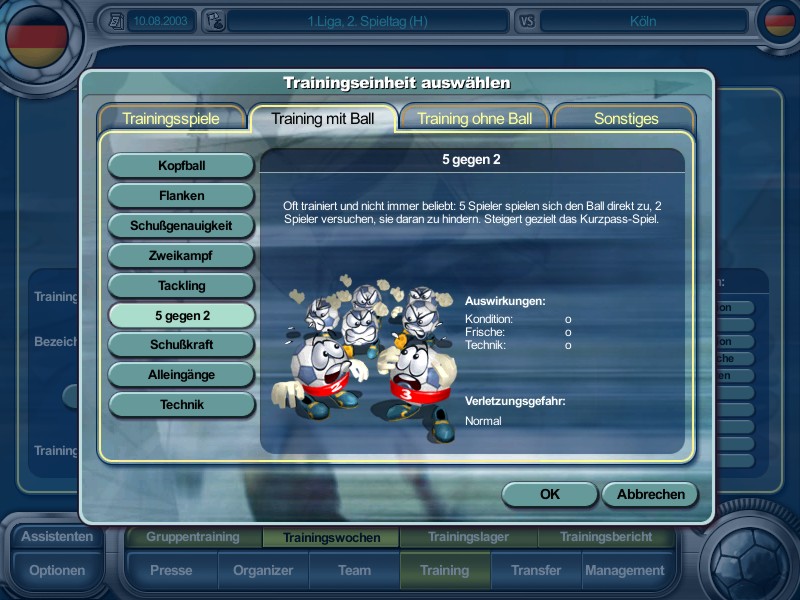The width and height of the screenshot is (800, 600).
Task: Select Alleingänge from the list
Action: pyautogui.click(x=181, y=375)
